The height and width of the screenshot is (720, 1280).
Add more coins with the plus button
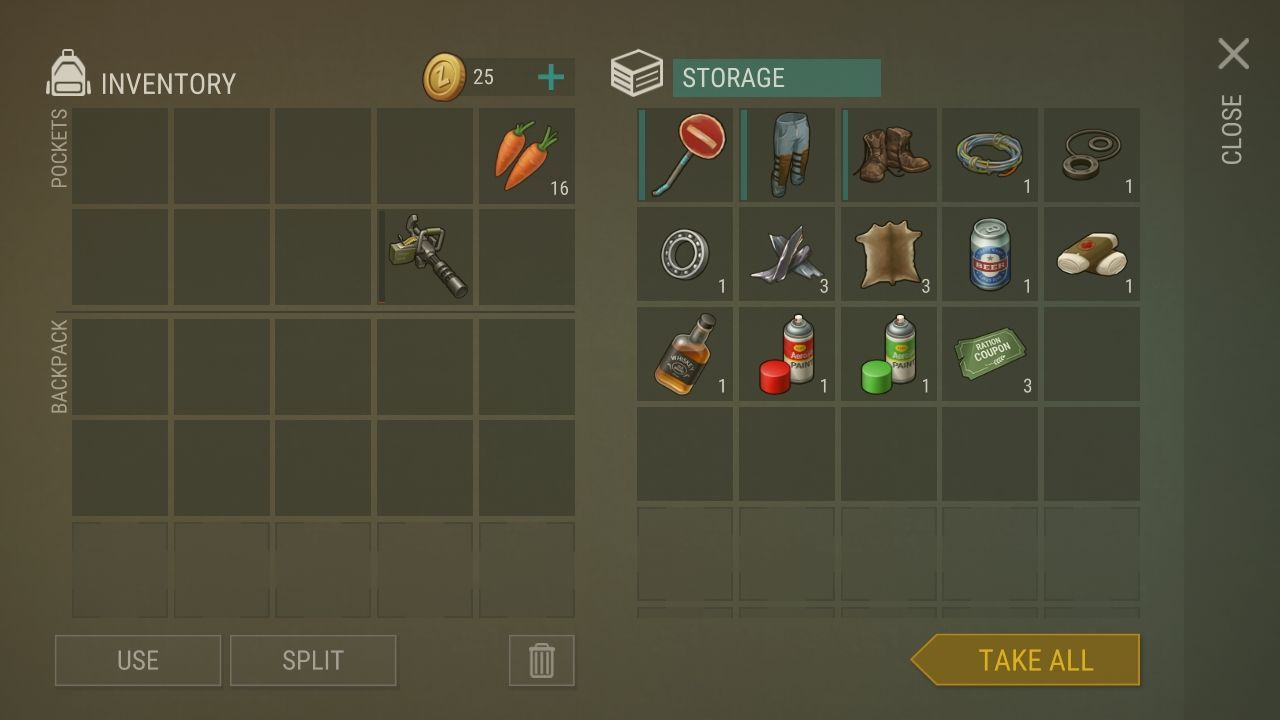pos(550,77)
